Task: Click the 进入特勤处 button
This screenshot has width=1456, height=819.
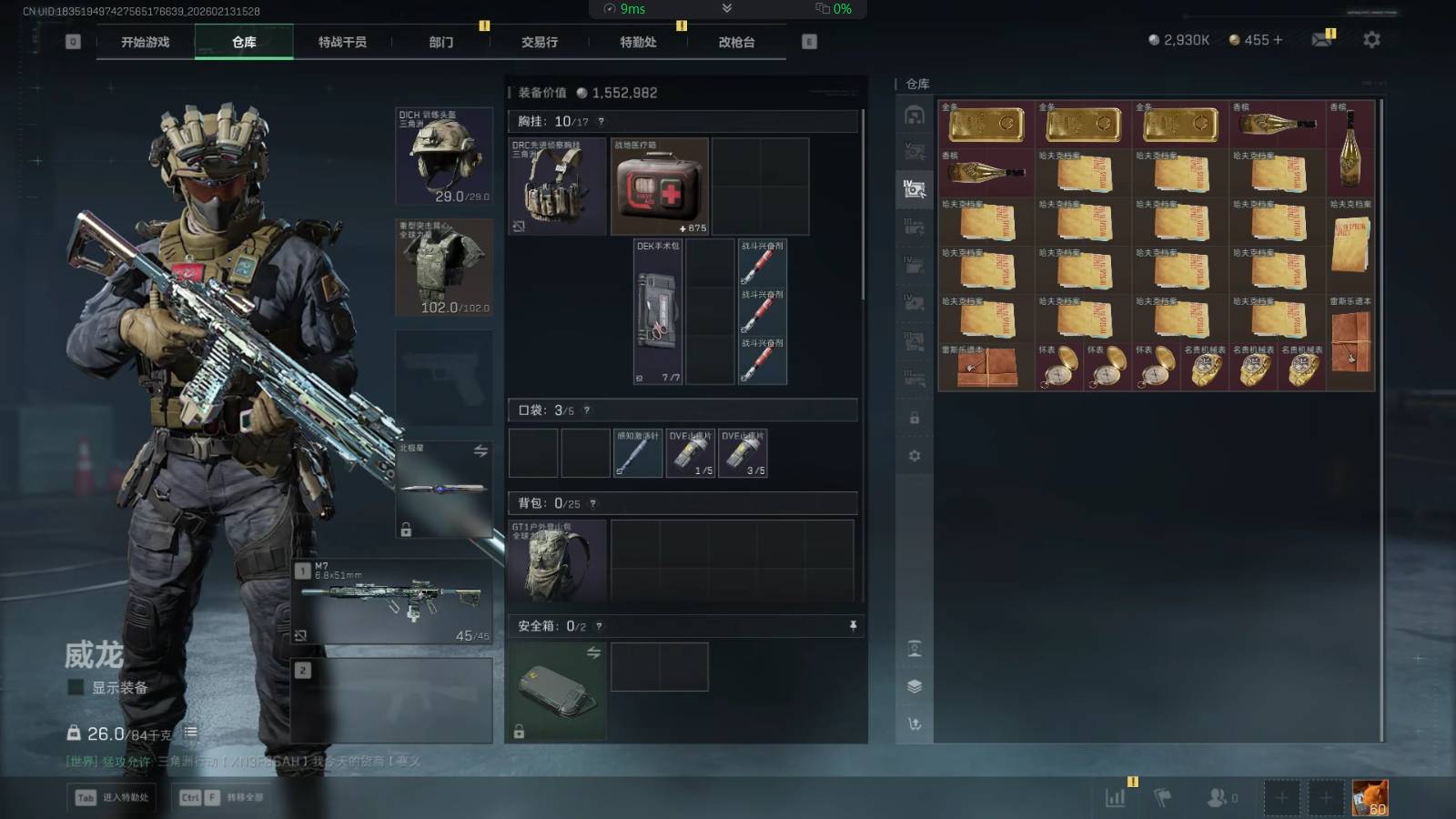Action: click(x=113, y=798)
